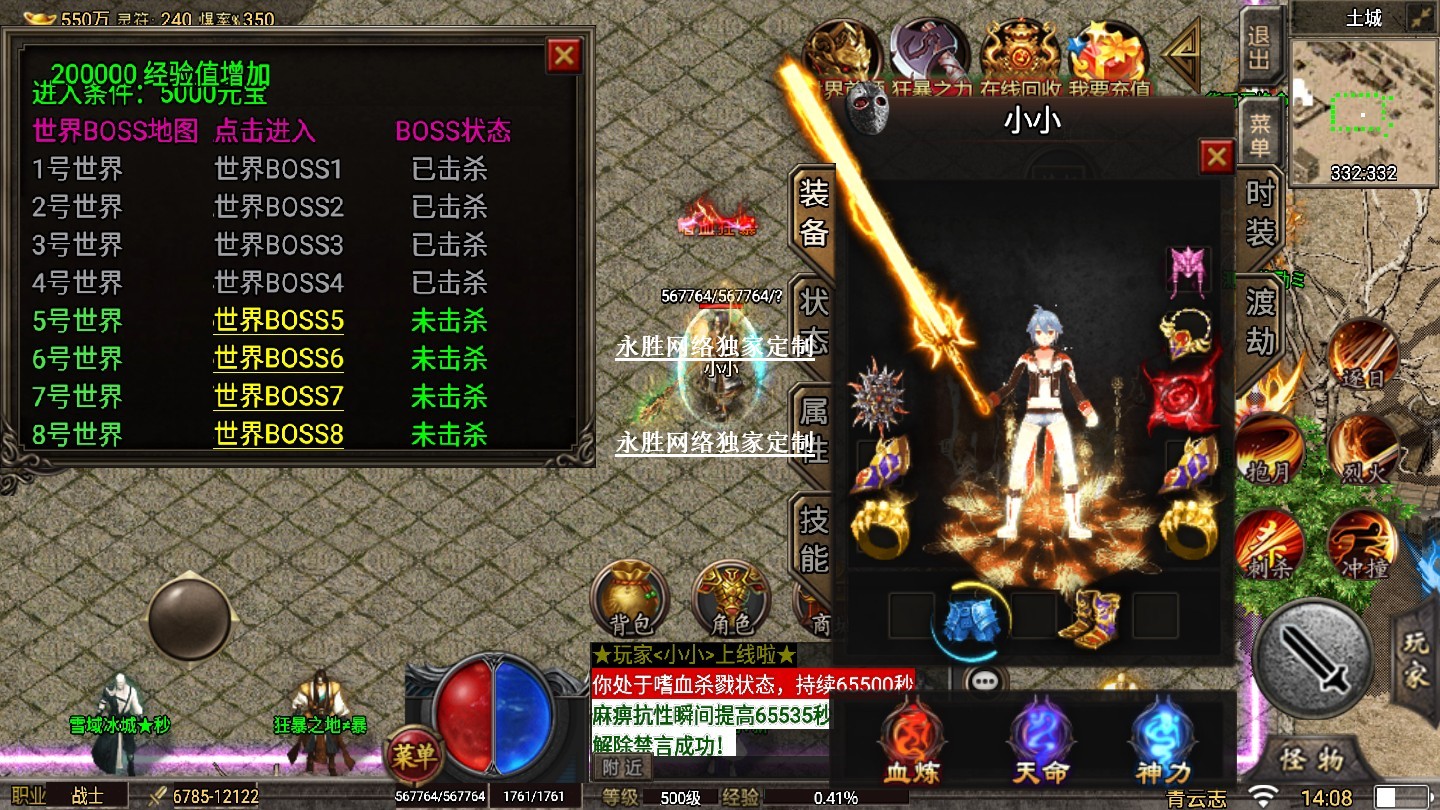Image resolution: width=1440 pixels, height=810 pixels.
Task: Close the character equipment window
Action: point(1216,157)
